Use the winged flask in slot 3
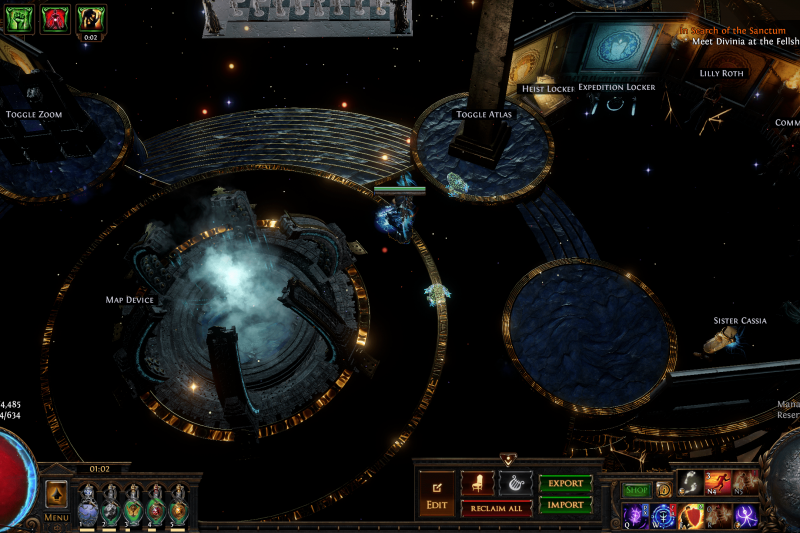The height and width of the screenshot is (533, 800). pyautogui.click(x=134, y=506)
